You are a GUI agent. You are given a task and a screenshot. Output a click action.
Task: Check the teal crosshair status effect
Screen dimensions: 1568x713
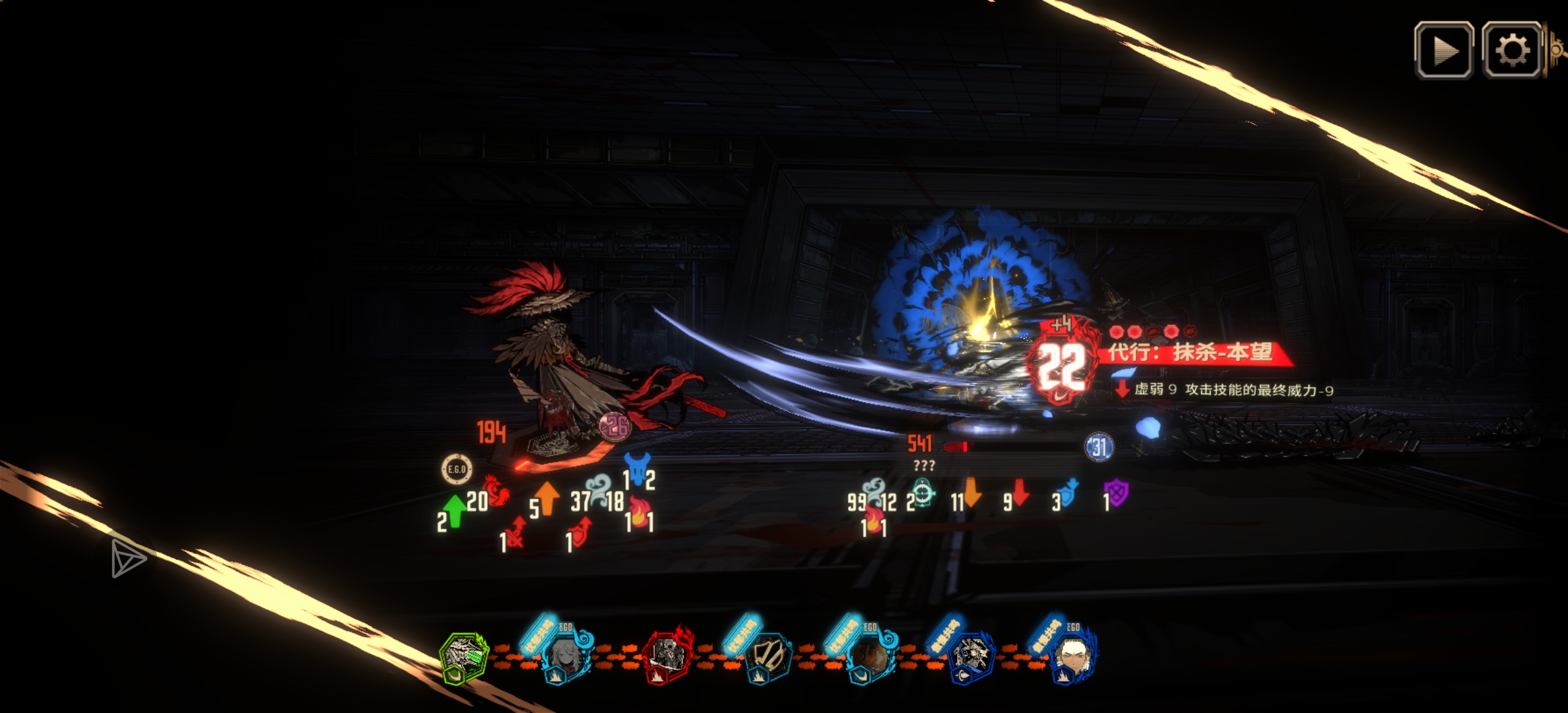pyautogui.click(x=923, y=494)
